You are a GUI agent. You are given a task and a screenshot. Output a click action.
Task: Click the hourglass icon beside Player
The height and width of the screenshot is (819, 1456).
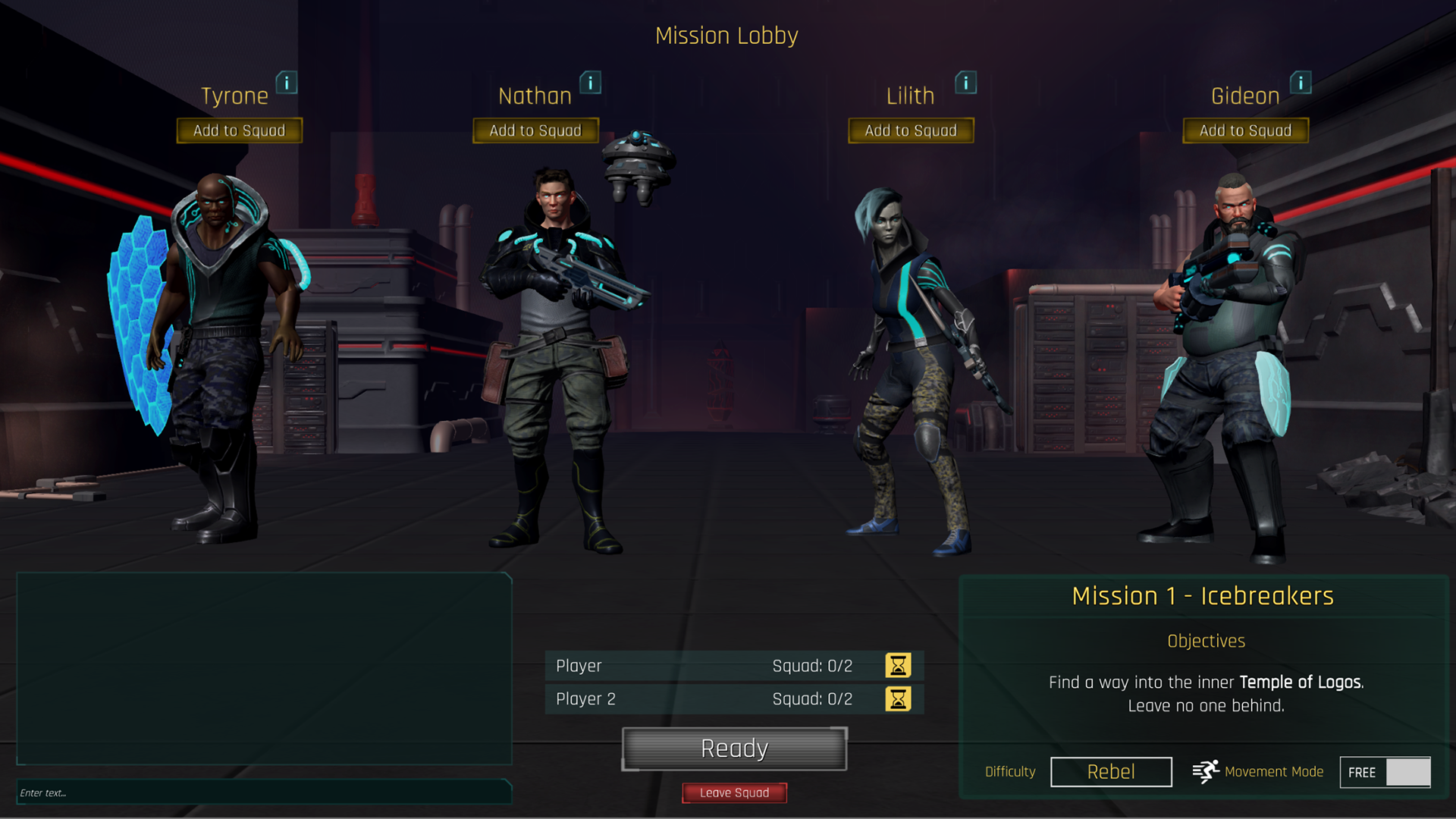point(898,666)
